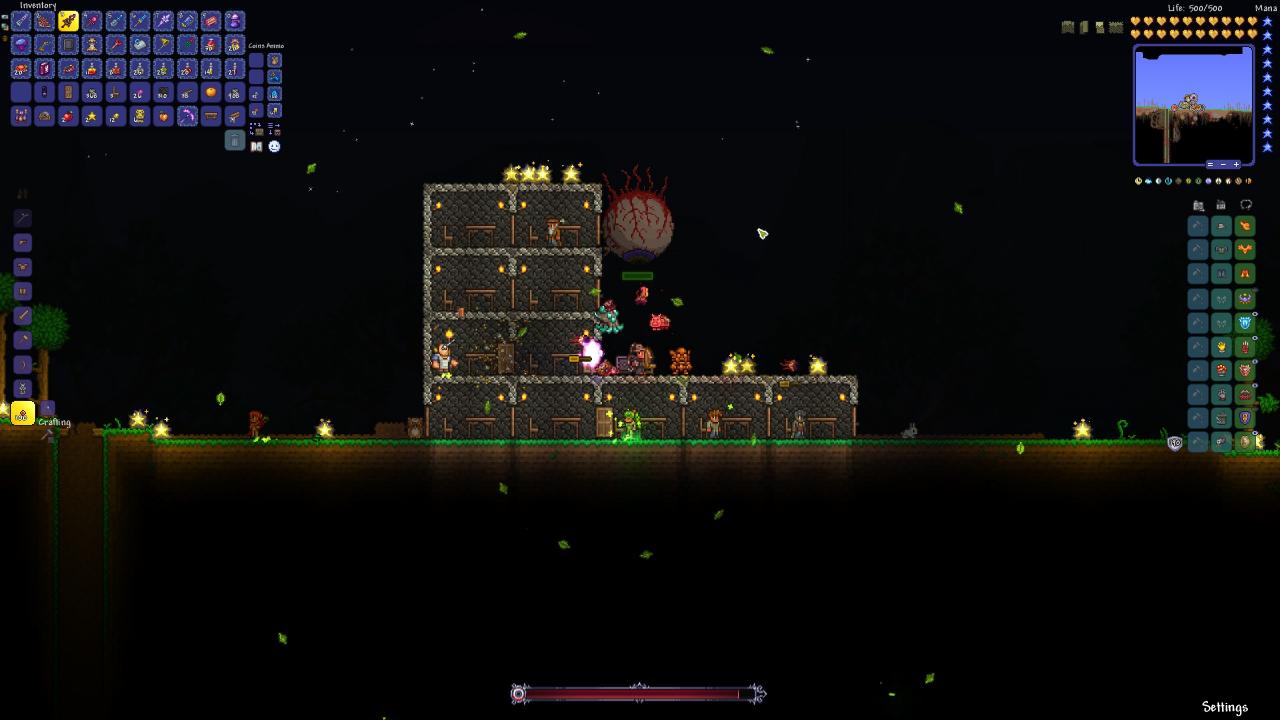
Task: Open the Crafting item slot
Action: [x=22, y=412]
